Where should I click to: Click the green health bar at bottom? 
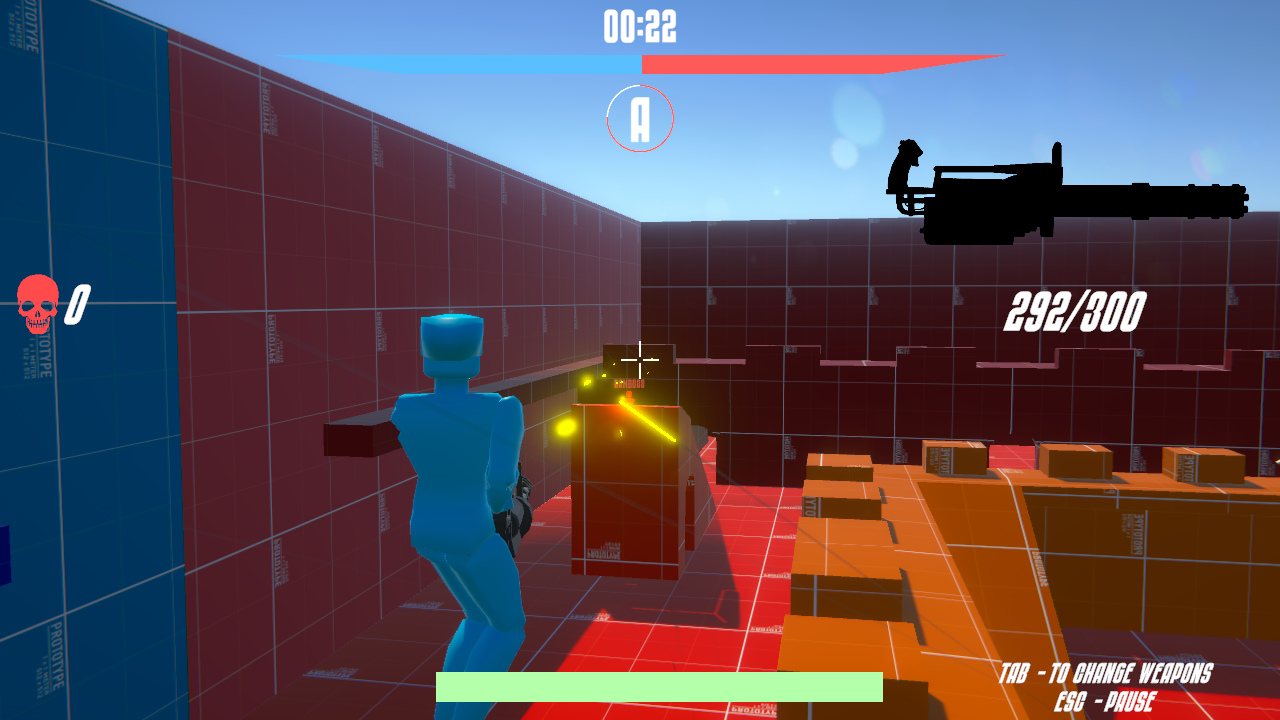coord(660,688)
